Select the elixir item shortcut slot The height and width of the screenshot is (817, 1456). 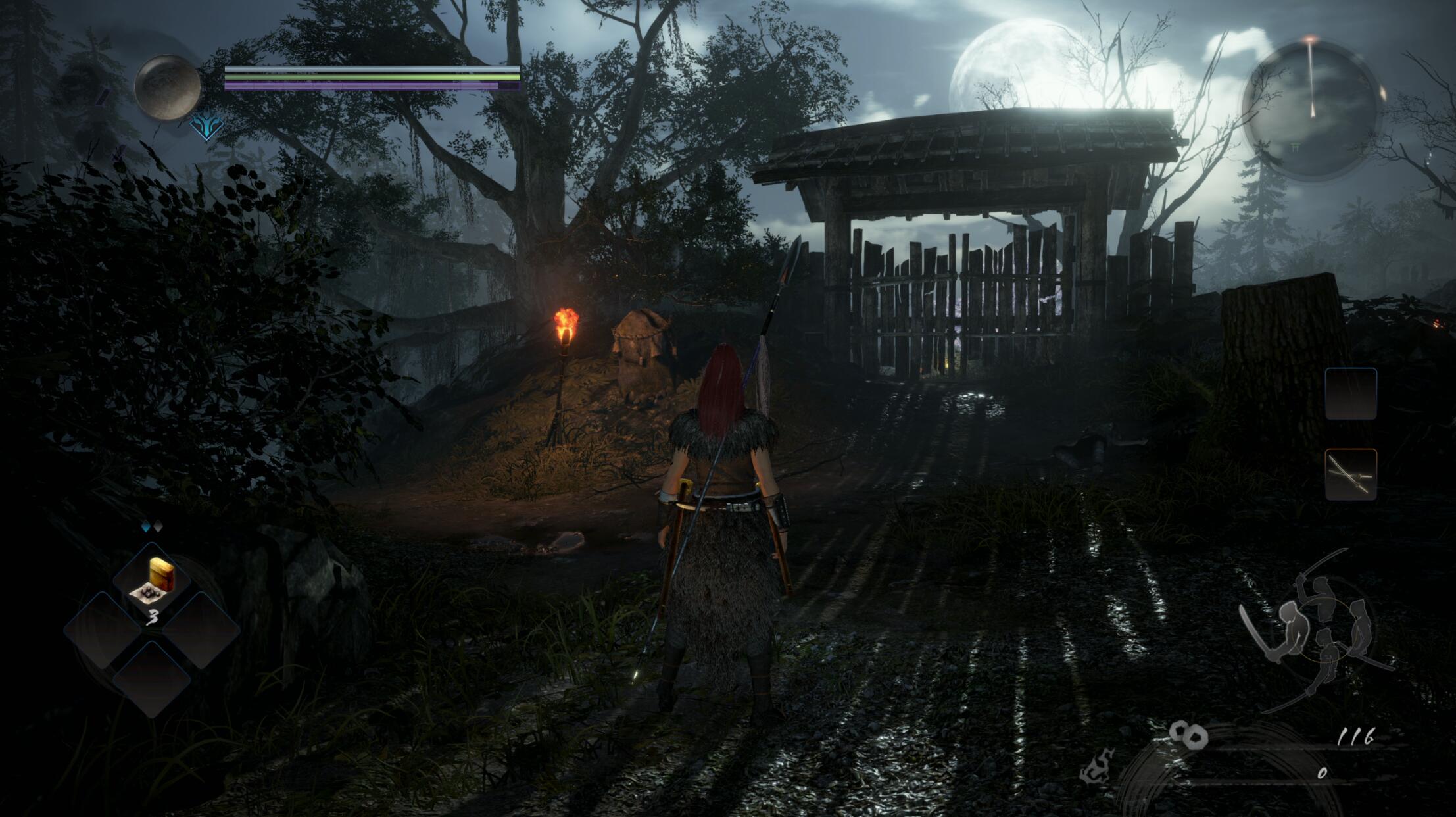pyautogui.click(x=152, y=581)
